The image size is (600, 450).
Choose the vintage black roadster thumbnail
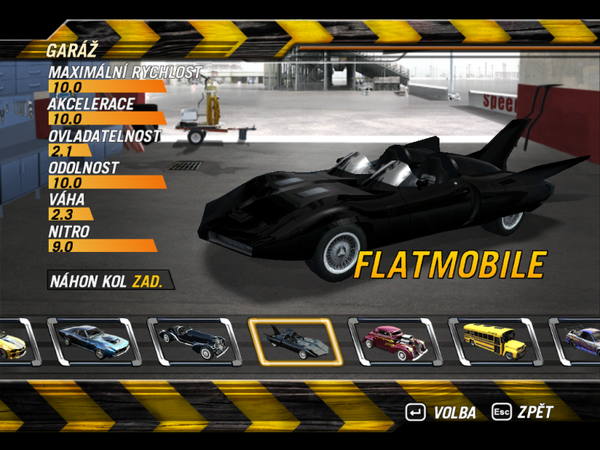coord(194,342)
